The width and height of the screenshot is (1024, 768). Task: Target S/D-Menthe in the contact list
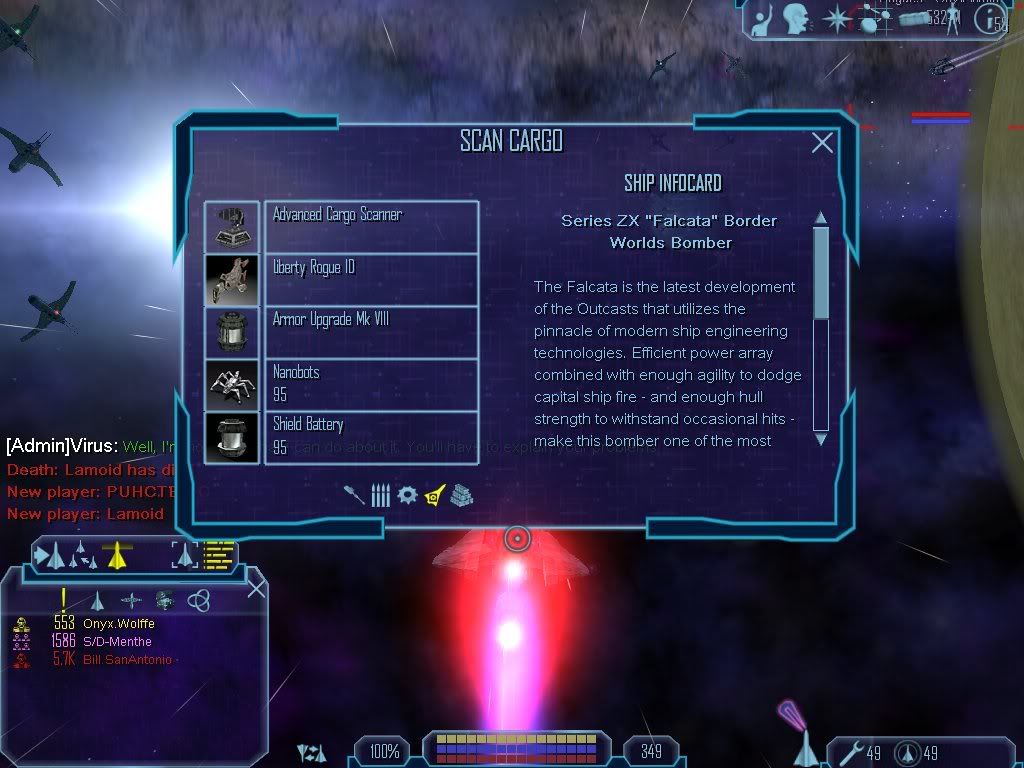pyautogui.click(x=117, y=641)
